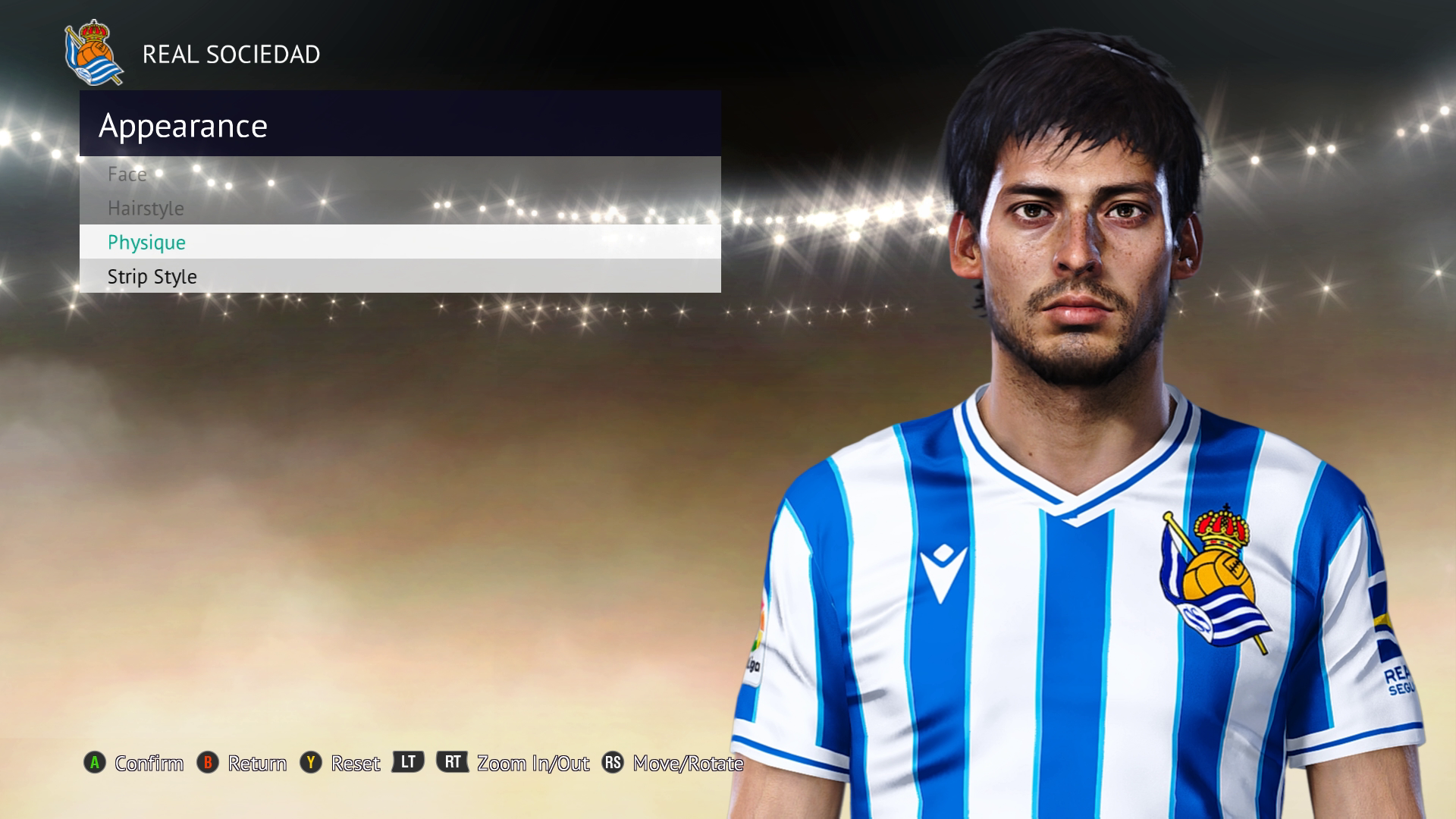Viewport: 1456px width, 819px height.
Task: Open the Physique editing menu
Action: 146,242
